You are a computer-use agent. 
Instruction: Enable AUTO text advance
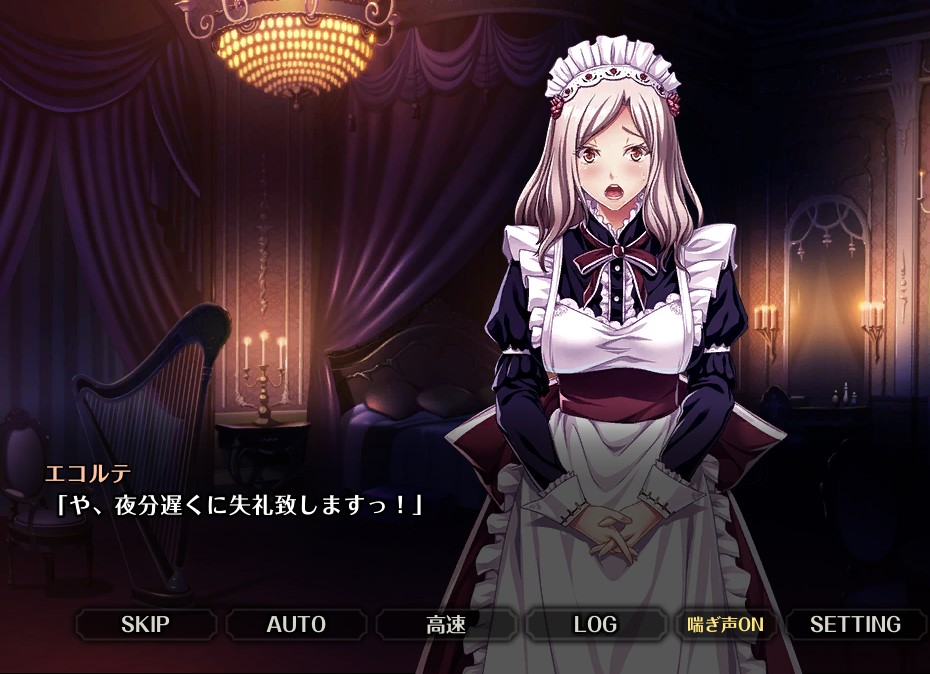[x=296, y=625]
